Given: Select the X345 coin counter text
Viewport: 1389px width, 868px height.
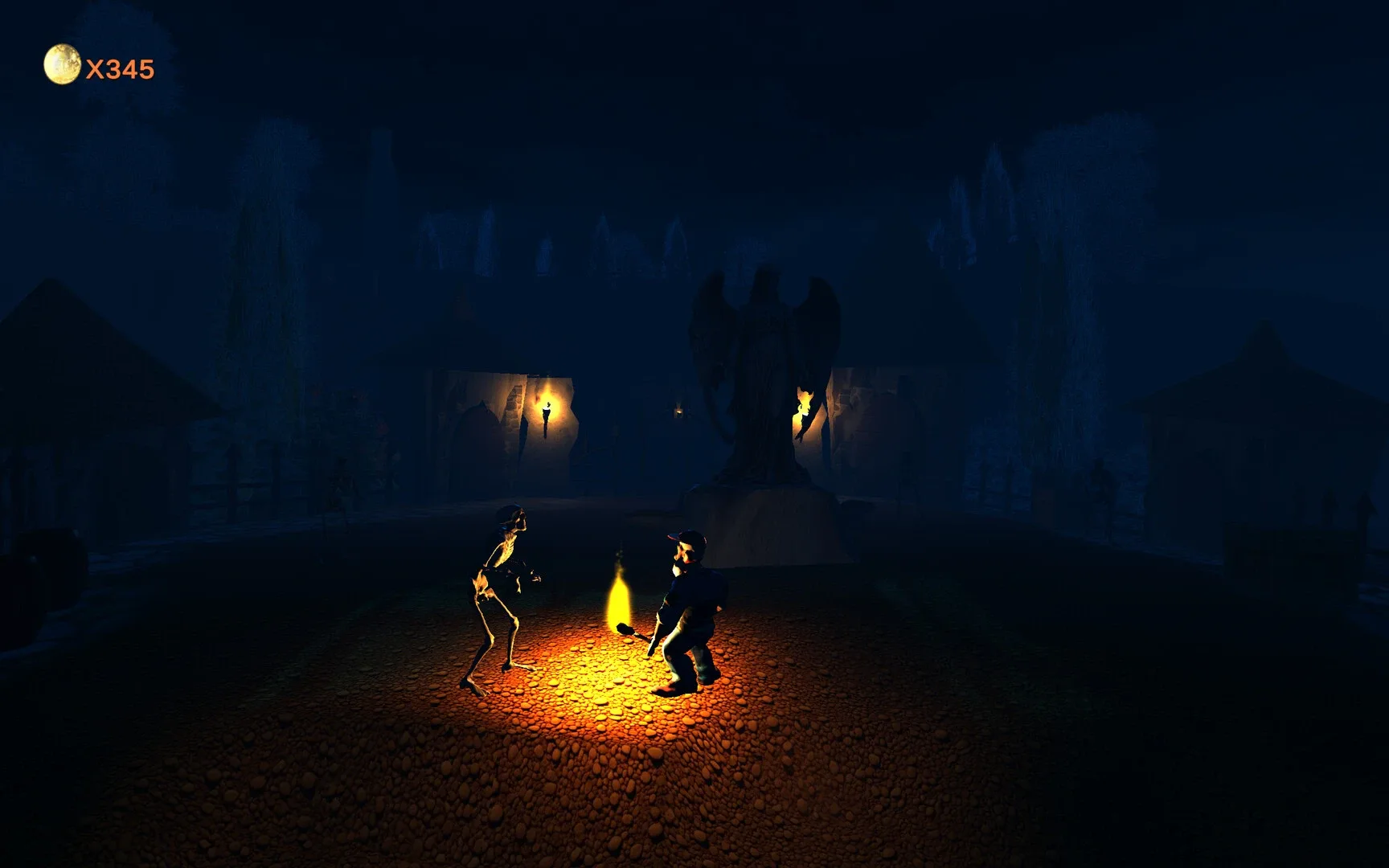Looking at the screenshot, I should (119, 70).
